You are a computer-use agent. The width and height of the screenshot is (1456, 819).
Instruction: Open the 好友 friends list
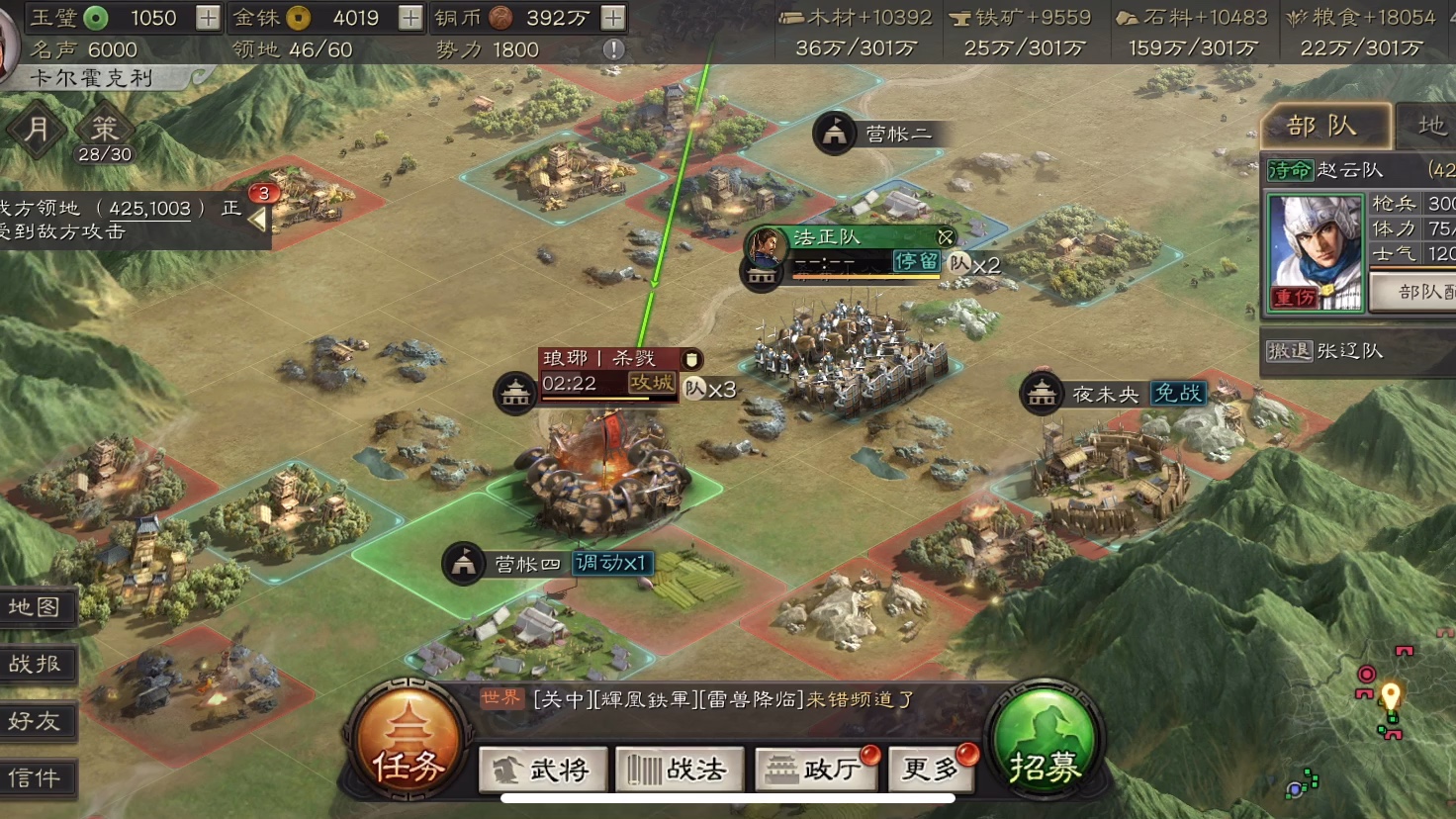[x=36, y=721]
